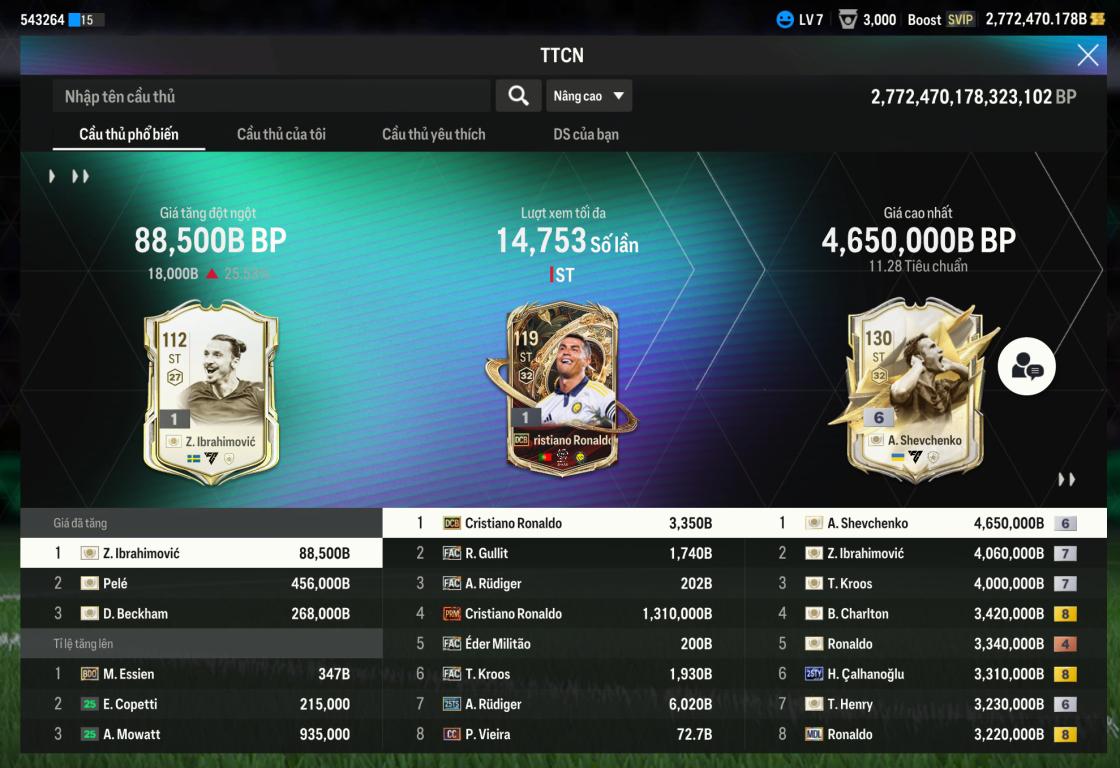Viewport: 1120px width, 768px height.
Task: Choose the D. Beckham list row
Action: (201, 613)
